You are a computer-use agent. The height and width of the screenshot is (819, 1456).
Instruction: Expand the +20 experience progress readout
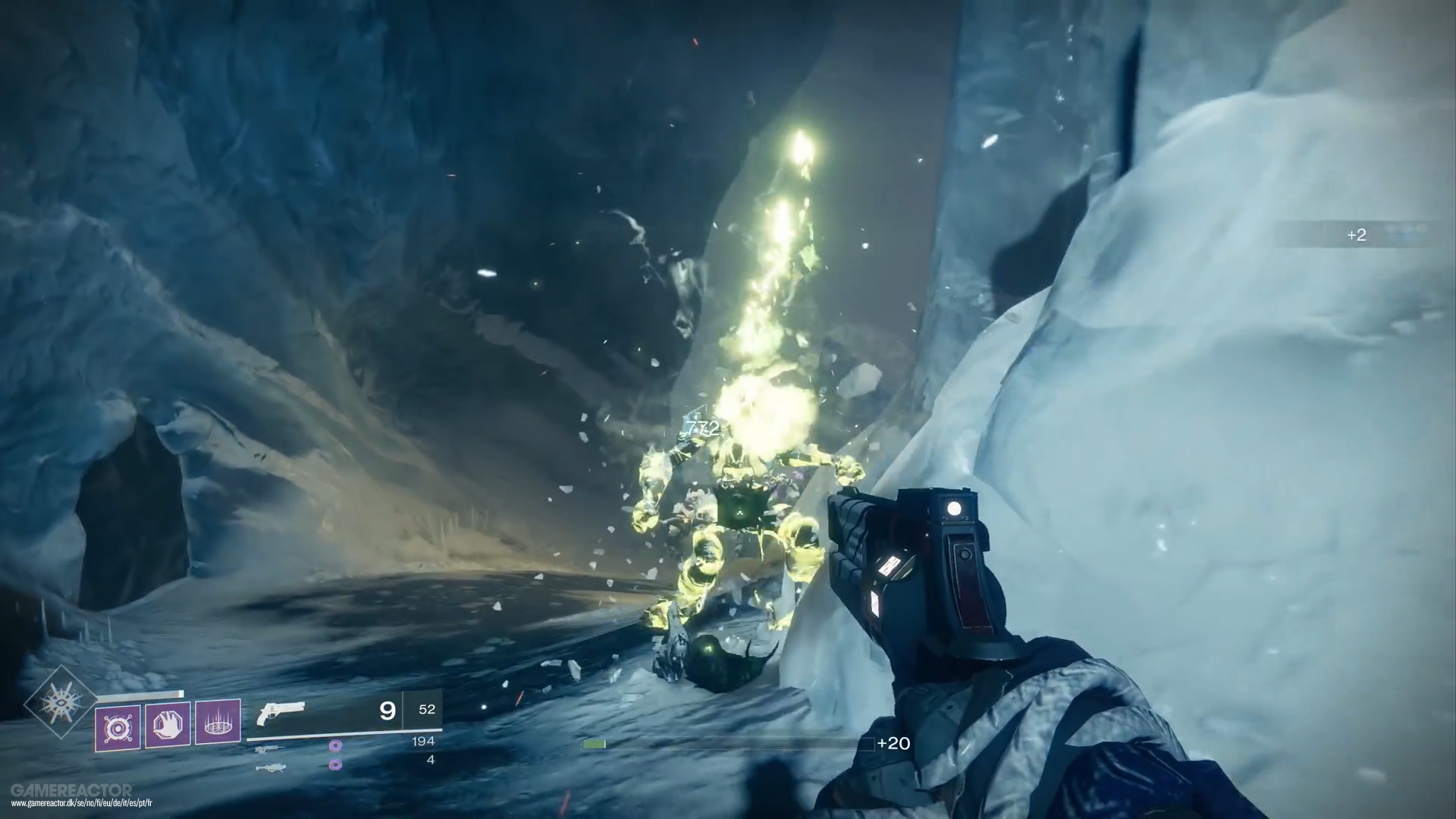tap(895, 744)
